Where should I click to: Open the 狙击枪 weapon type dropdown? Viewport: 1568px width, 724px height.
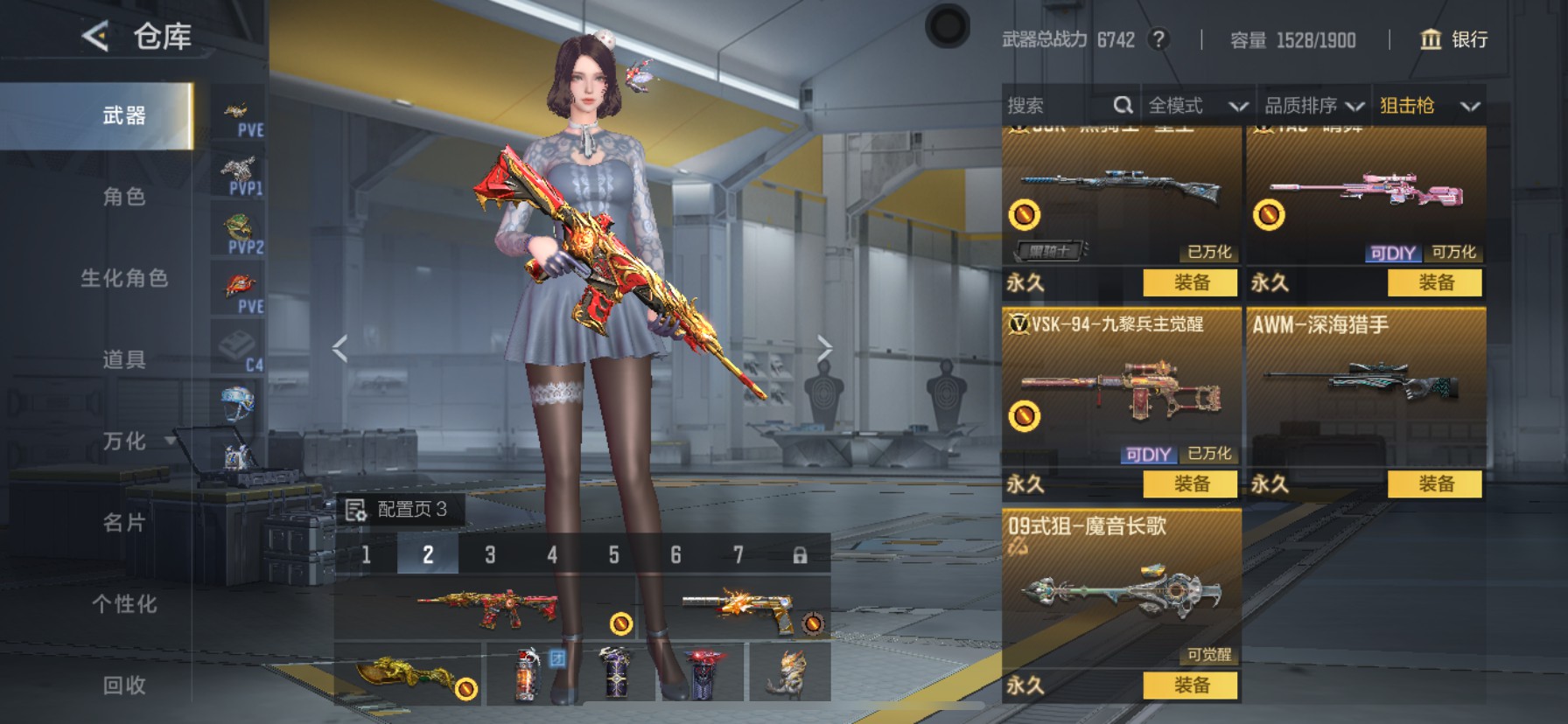click(x=1429, y=106)
